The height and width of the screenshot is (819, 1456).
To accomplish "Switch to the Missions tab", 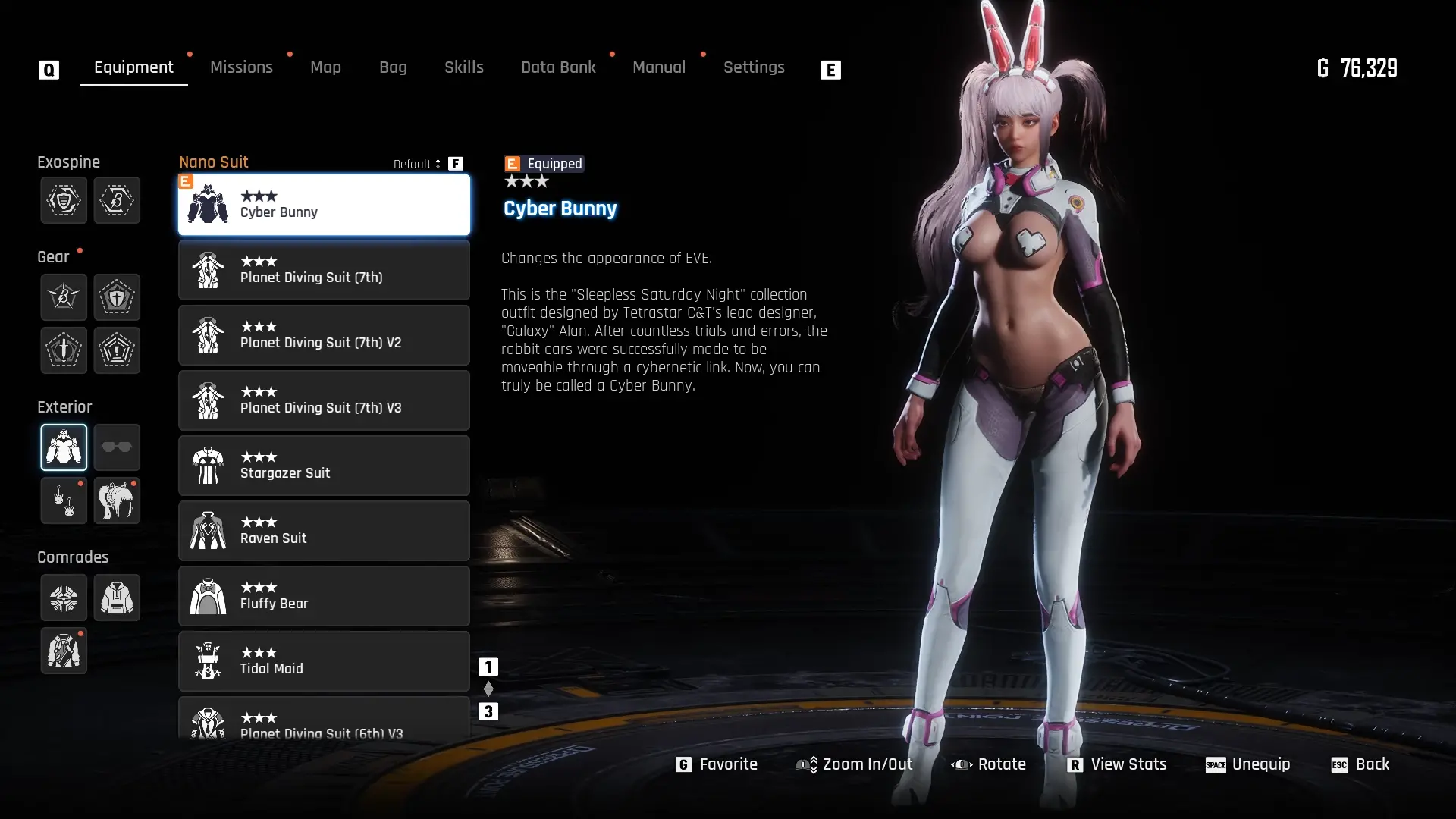I will pyautogui.click(x=241, y=67).
